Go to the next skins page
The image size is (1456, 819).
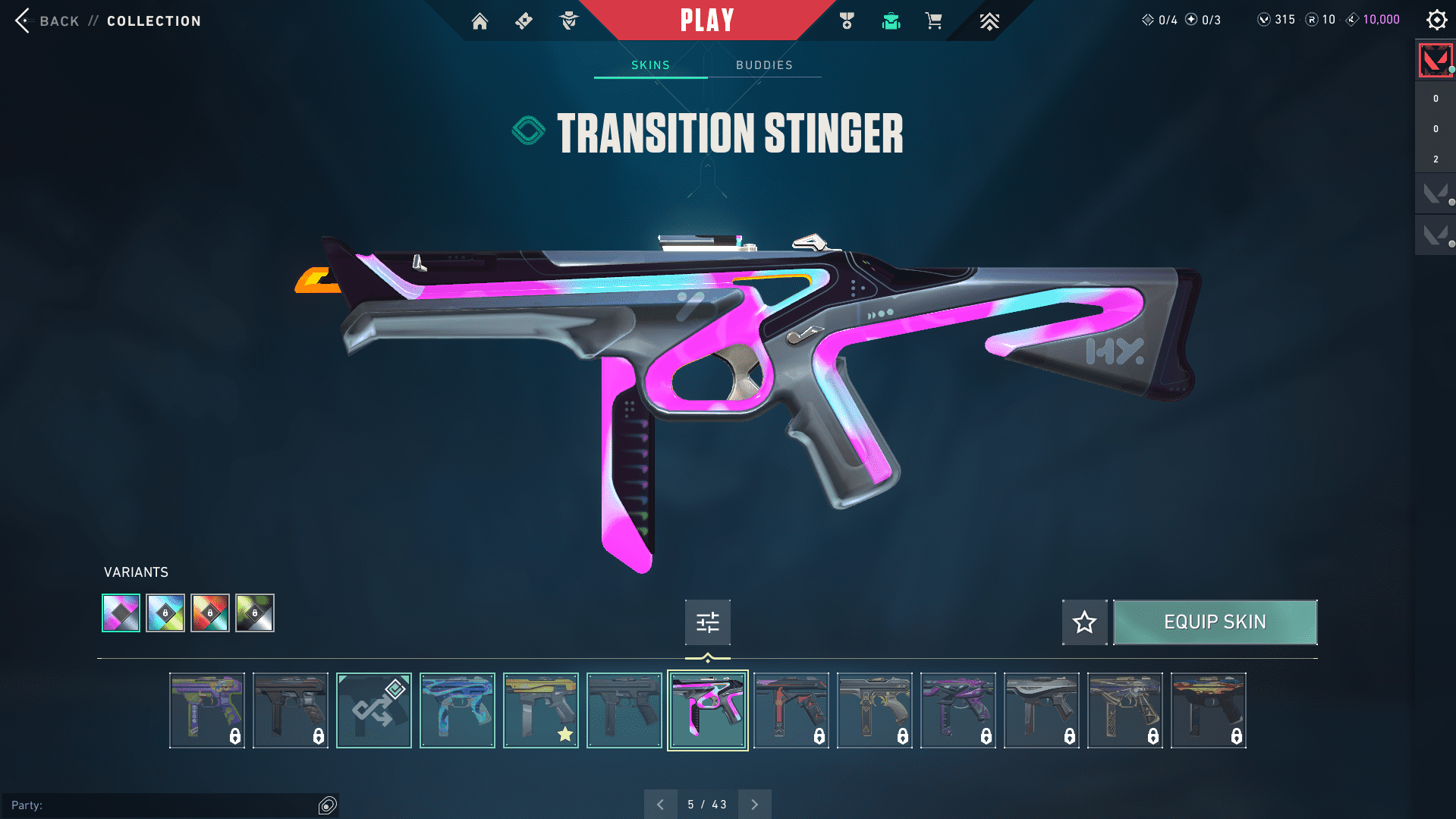tap(754, 805)
